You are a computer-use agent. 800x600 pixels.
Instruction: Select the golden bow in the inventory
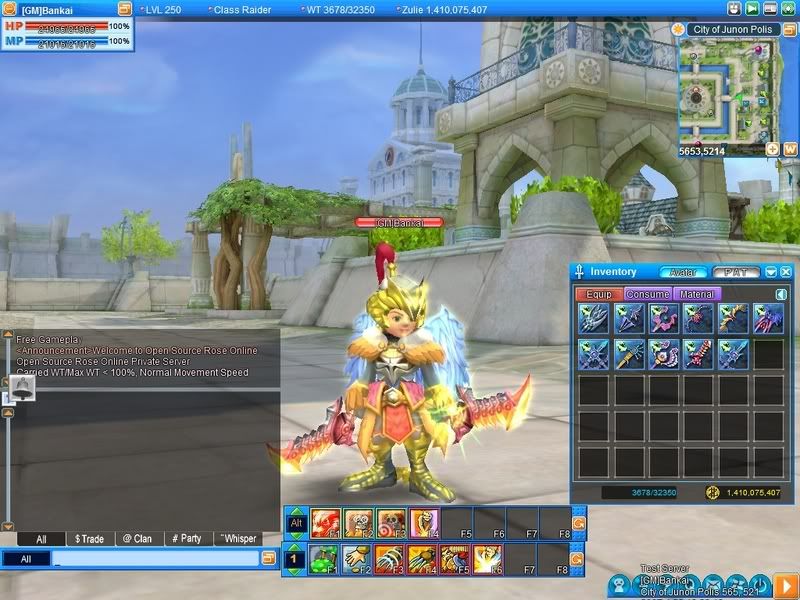click(733, 319)
